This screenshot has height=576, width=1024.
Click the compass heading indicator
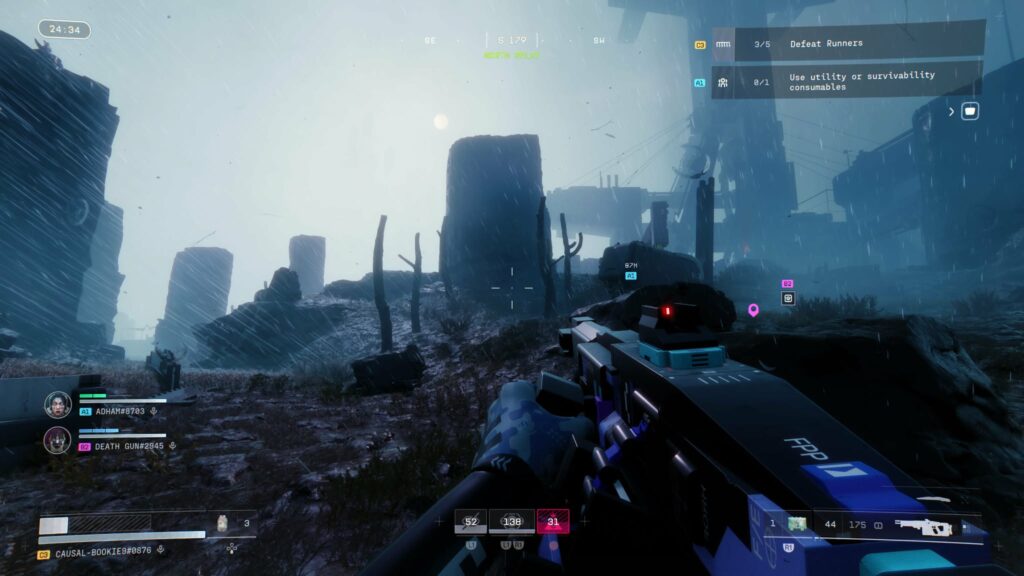[511, 41]
